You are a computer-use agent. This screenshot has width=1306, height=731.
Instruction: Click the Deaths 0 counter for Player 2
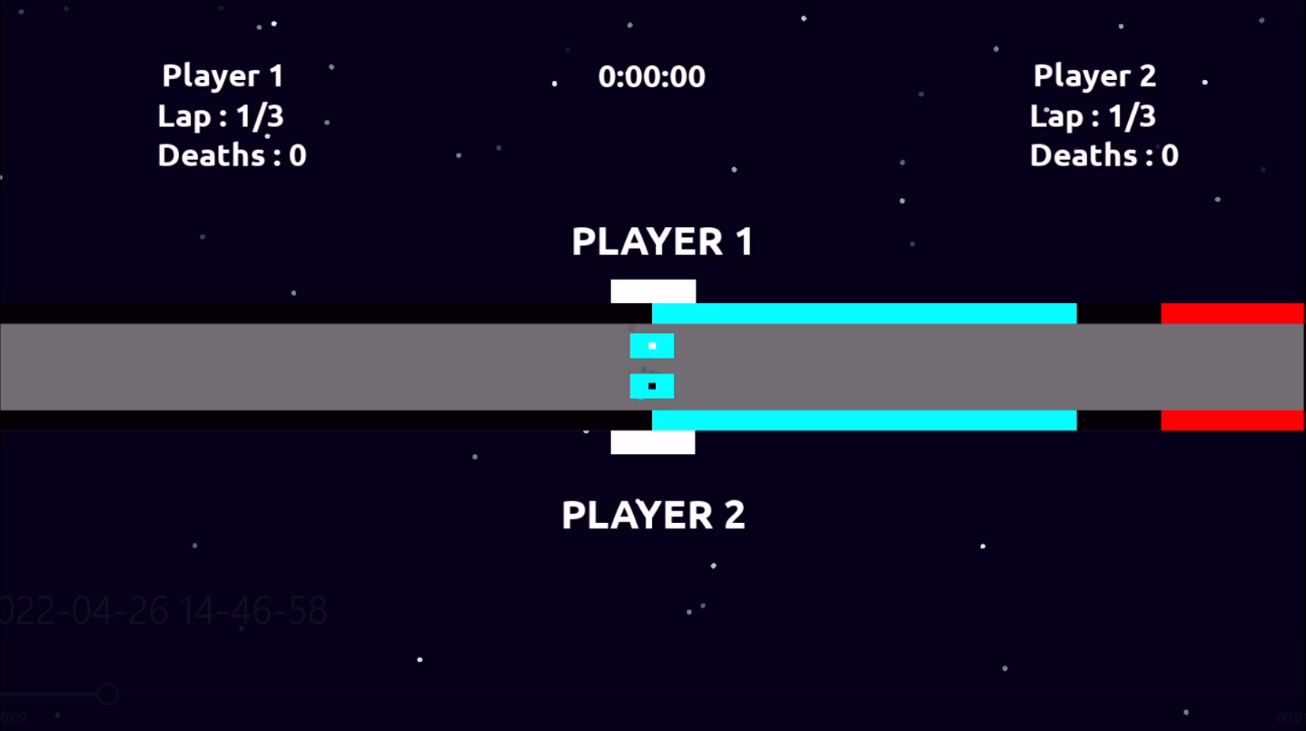(1103, 155)
